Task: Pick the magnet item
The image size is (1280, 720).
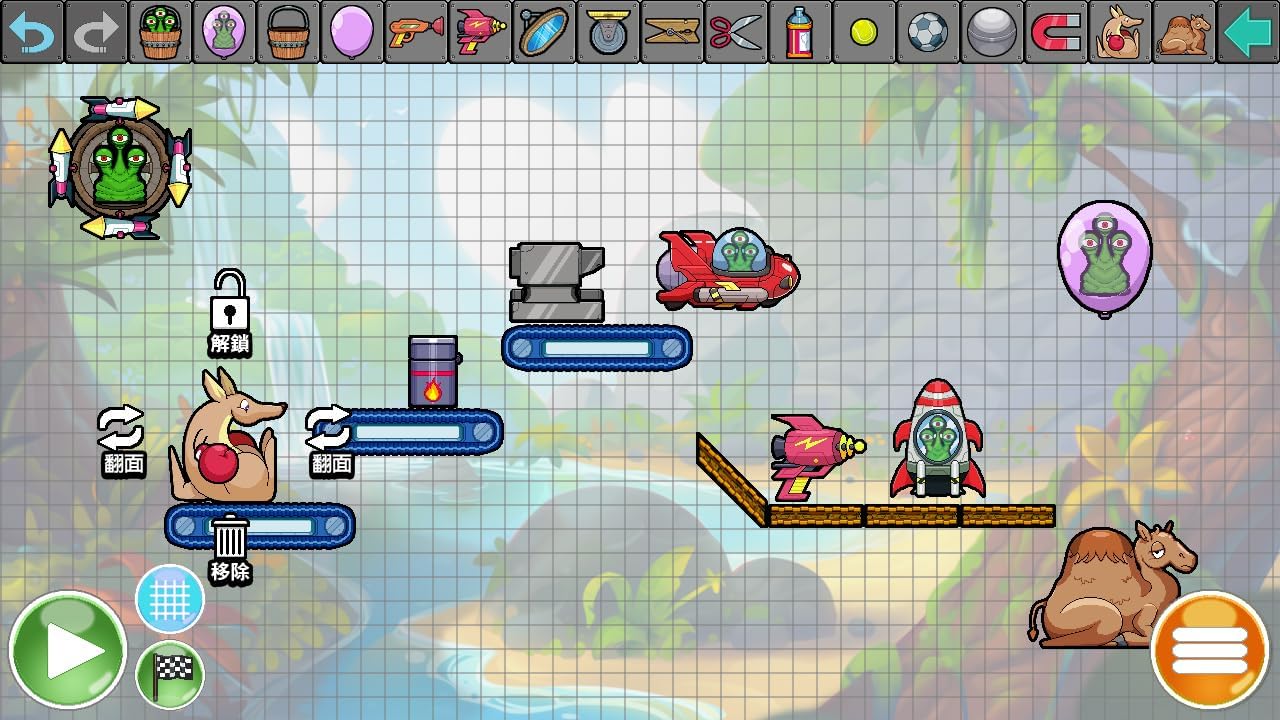Action: click(x=1055, y=30)
